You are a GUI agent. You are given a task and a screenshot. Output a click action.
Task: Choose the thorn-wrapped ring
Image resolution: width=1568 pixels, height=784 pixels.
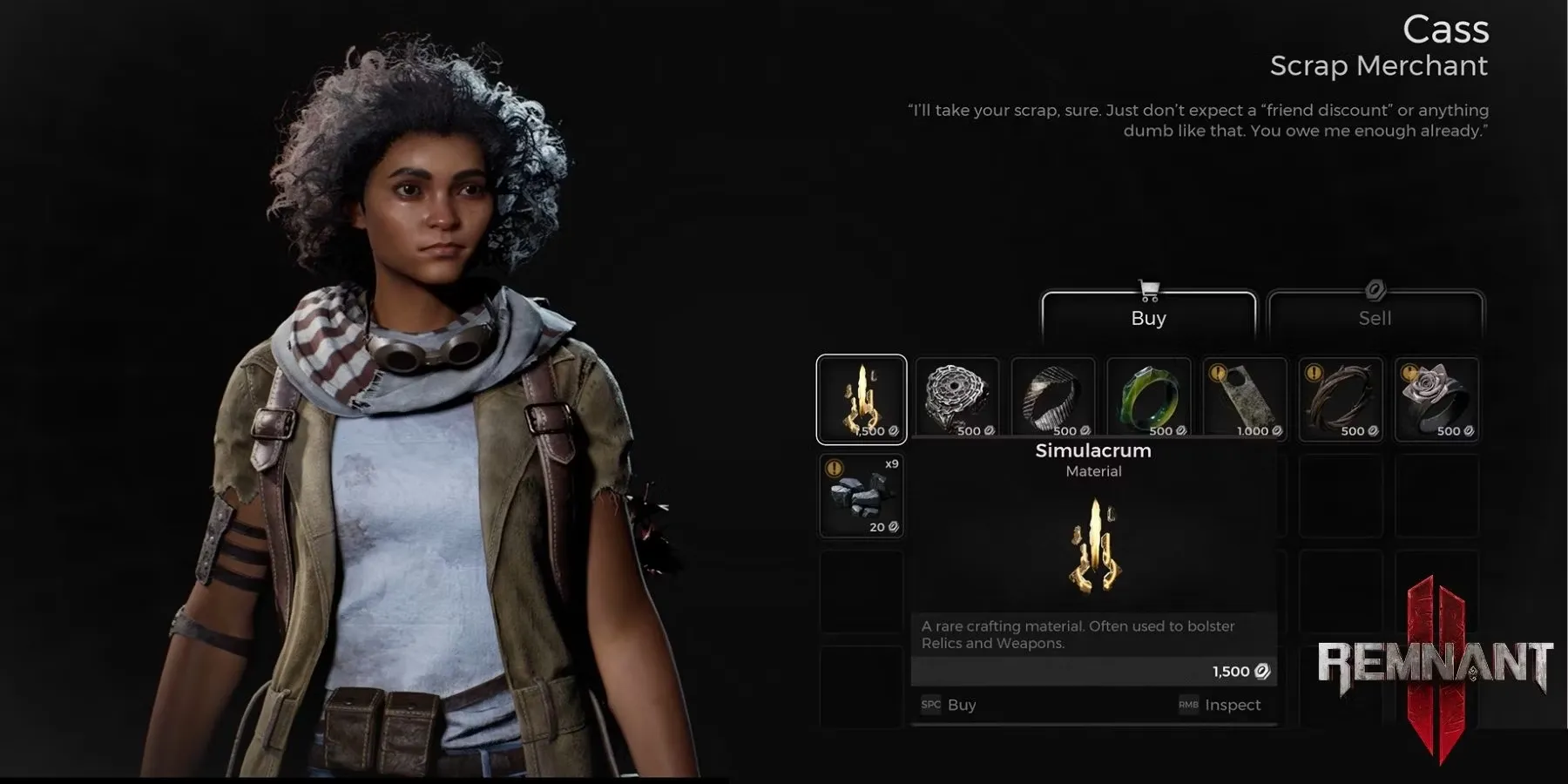coord(1341,399)
